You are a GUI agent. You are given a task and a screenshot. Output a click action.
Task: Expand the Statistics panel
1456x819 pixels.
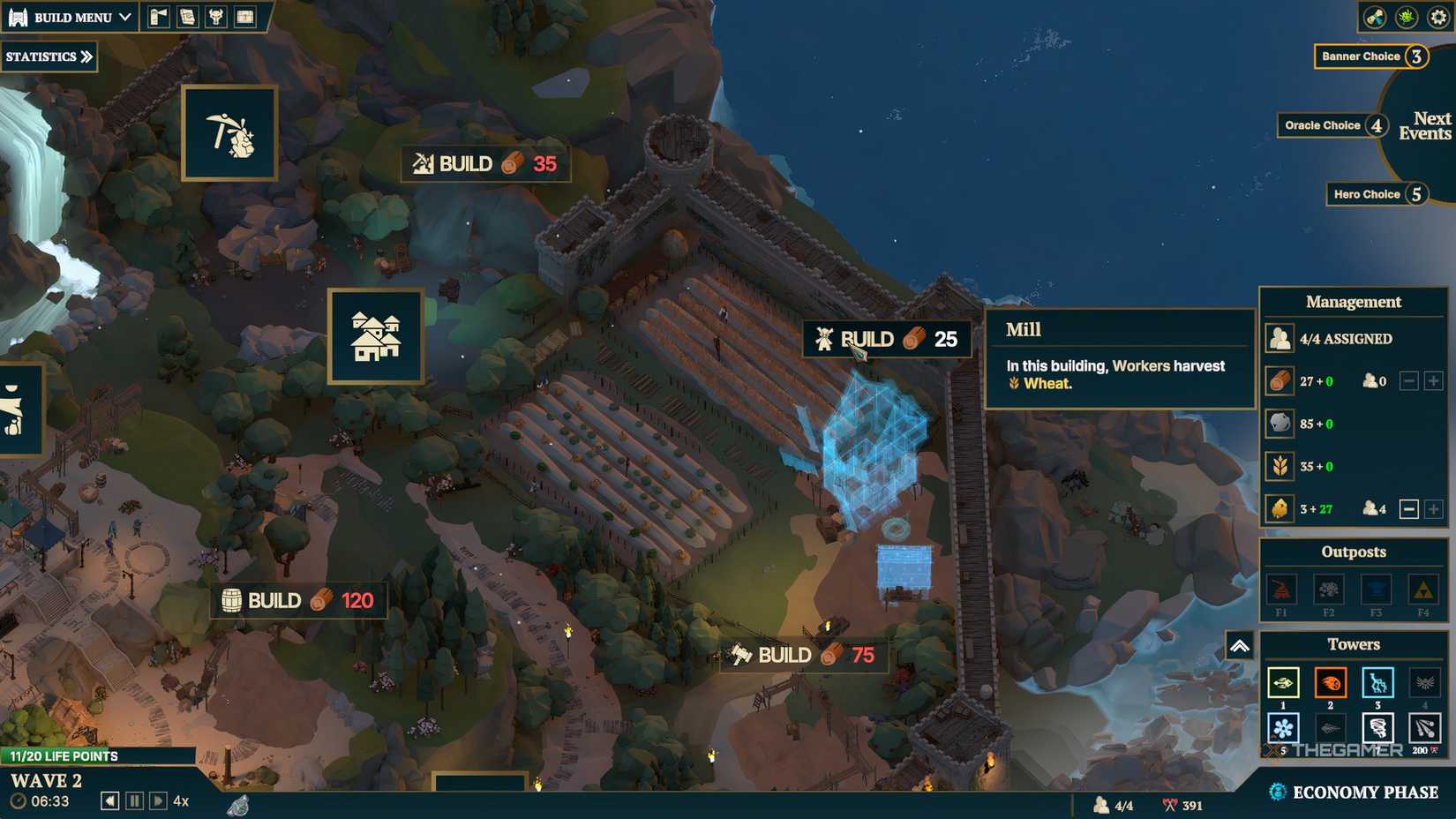[49, 56]
